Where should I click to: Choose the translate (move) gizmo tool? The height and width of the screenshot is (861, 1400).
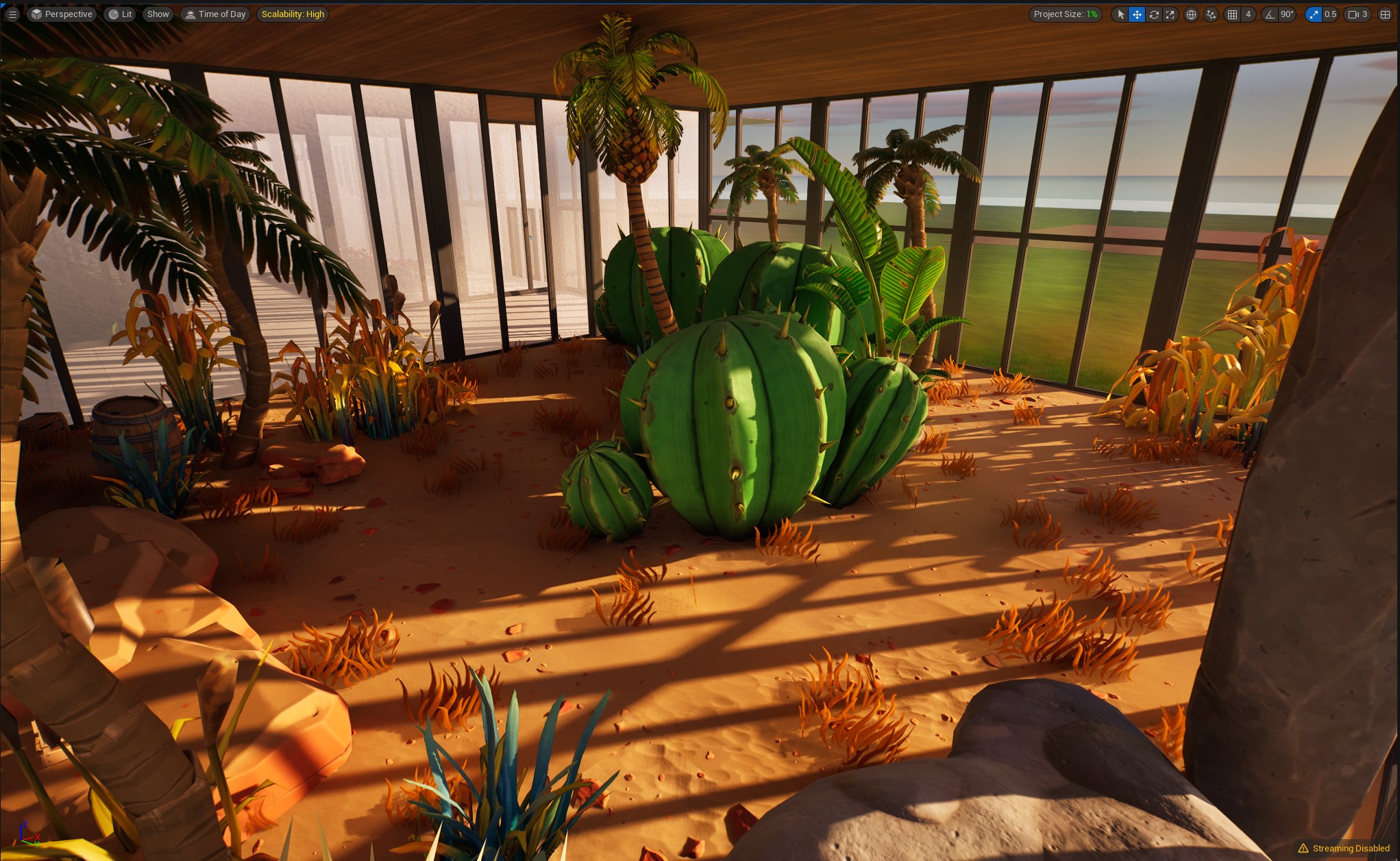[x=1137, y=14]
